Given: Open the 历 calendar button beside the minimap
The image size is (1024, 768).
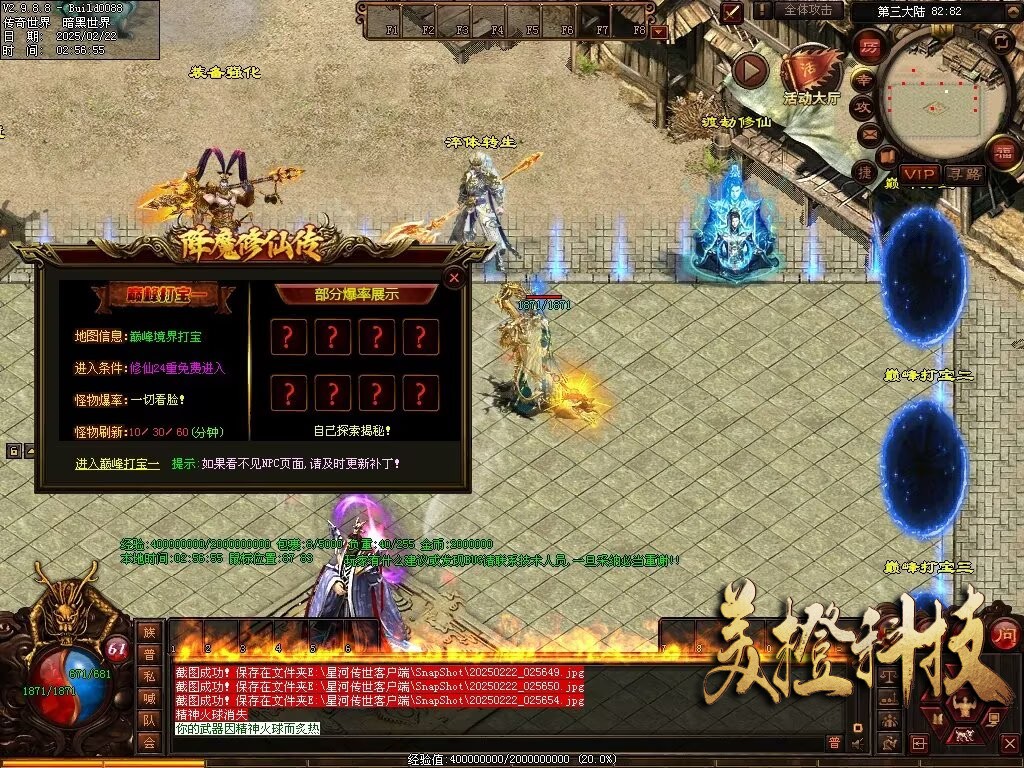Looking at the screenshot, I should 870,46.
